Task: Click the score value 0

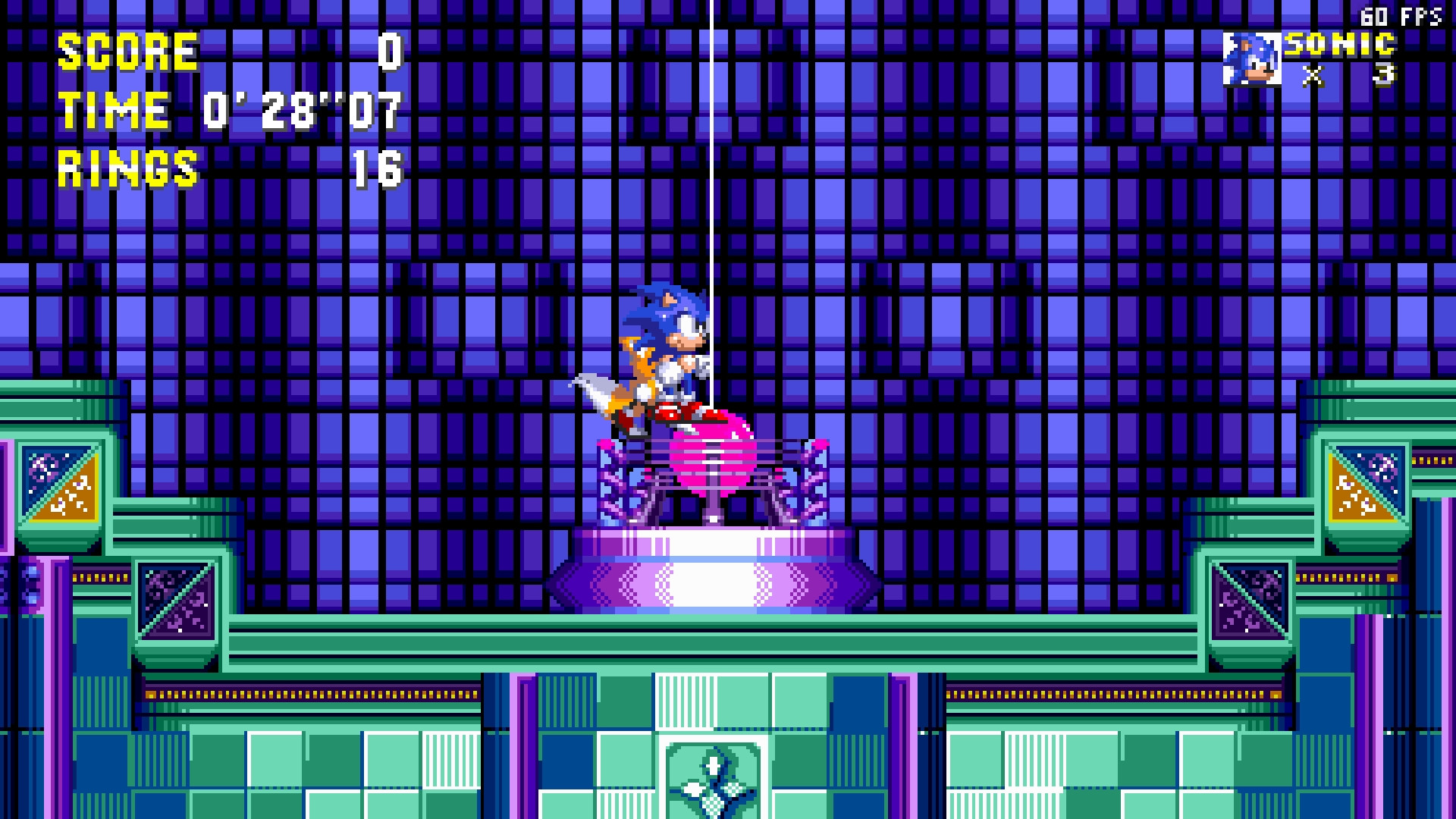Action: point(389,52)
